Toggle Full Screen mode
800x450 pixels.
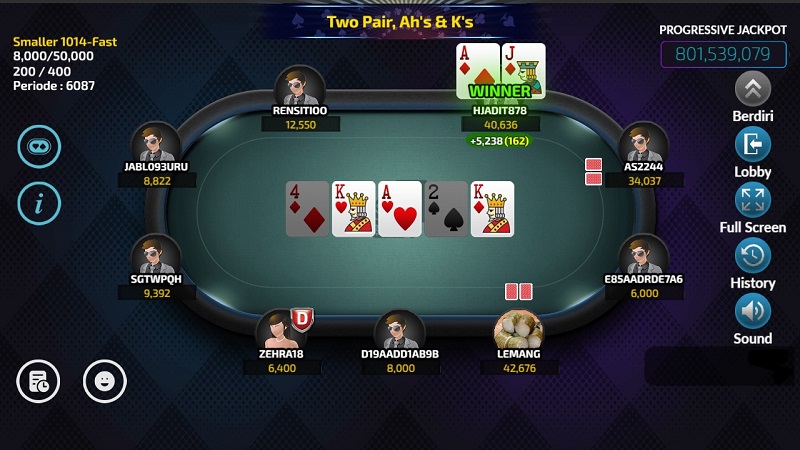tap(753, 200)
